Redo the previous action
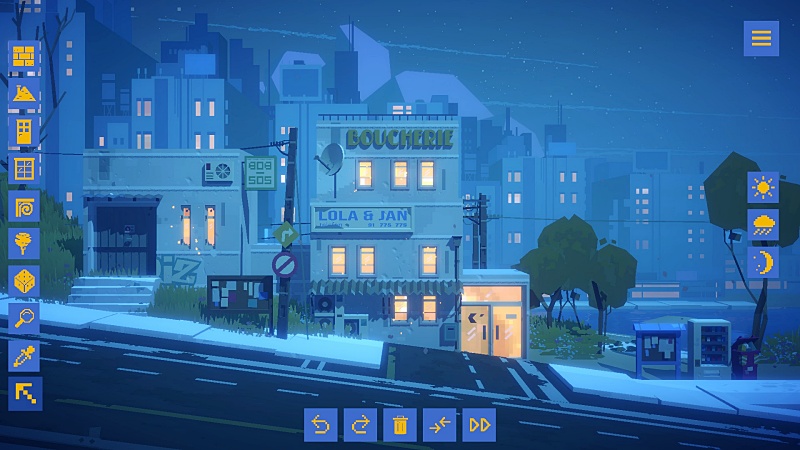Viewport: 800px width, 450px height. (360, 425)
